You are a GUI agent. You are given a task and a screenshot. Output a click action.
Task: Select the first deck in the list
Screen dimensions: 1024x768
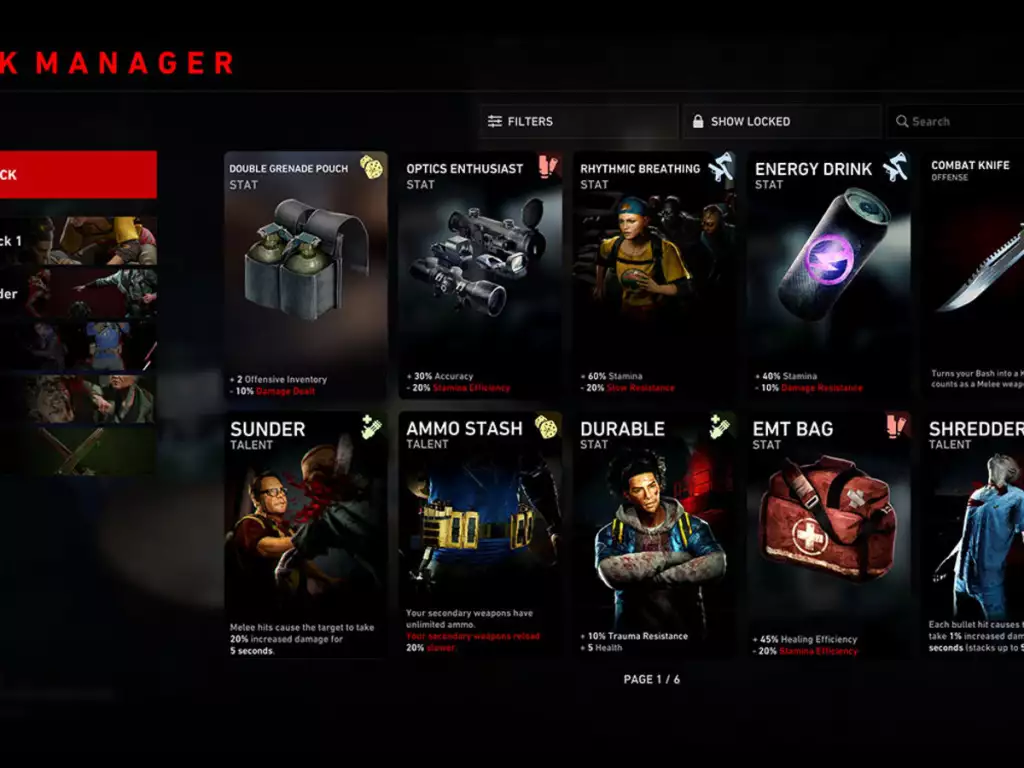[78, 241]
